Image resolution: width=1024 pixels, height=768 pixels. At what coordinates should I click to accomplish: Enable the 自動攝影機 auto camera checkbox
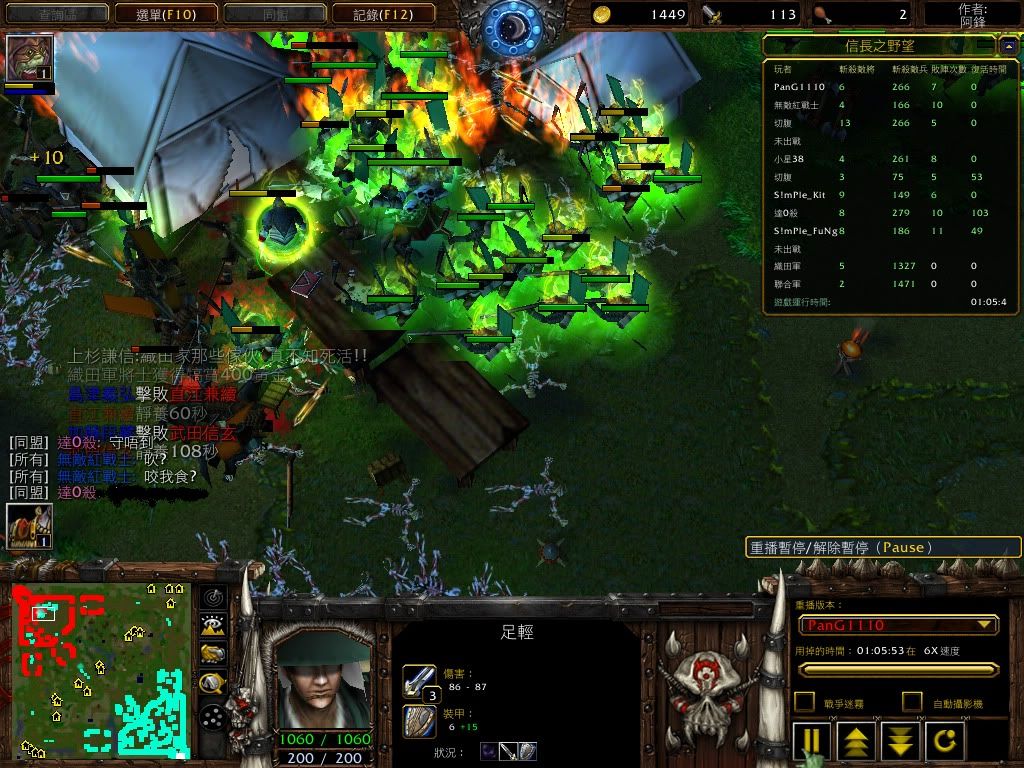[912, 703]
